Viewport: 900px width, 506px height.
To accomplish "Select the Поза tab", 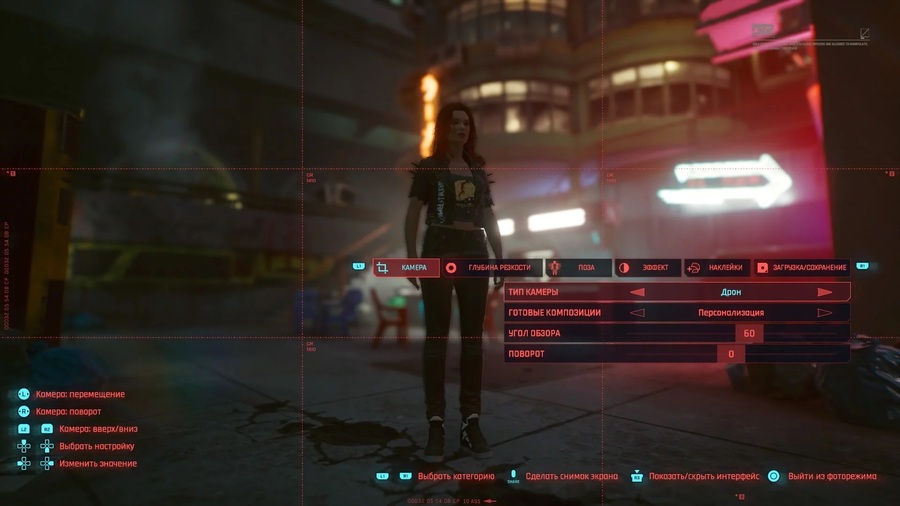I will [x=578, y=268].
